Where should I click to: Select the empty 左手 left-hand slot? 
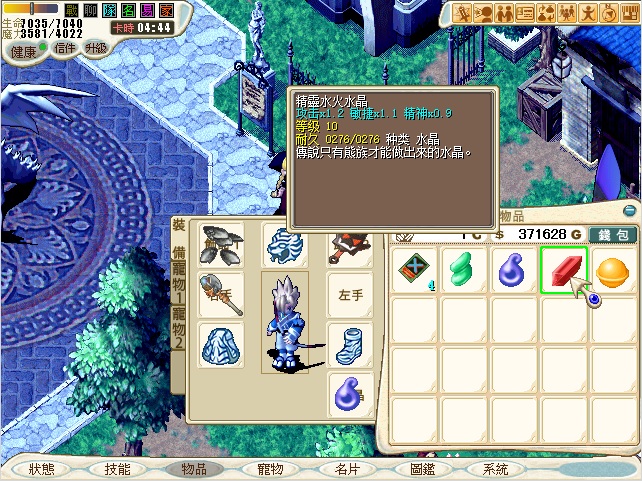[x=349, y=295]
